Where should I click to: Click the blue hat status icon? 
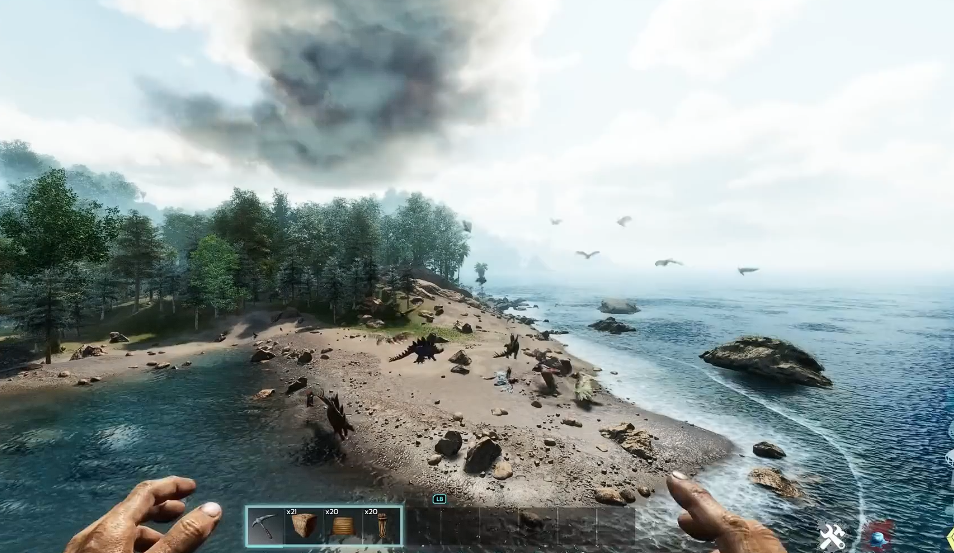(878, 537)
